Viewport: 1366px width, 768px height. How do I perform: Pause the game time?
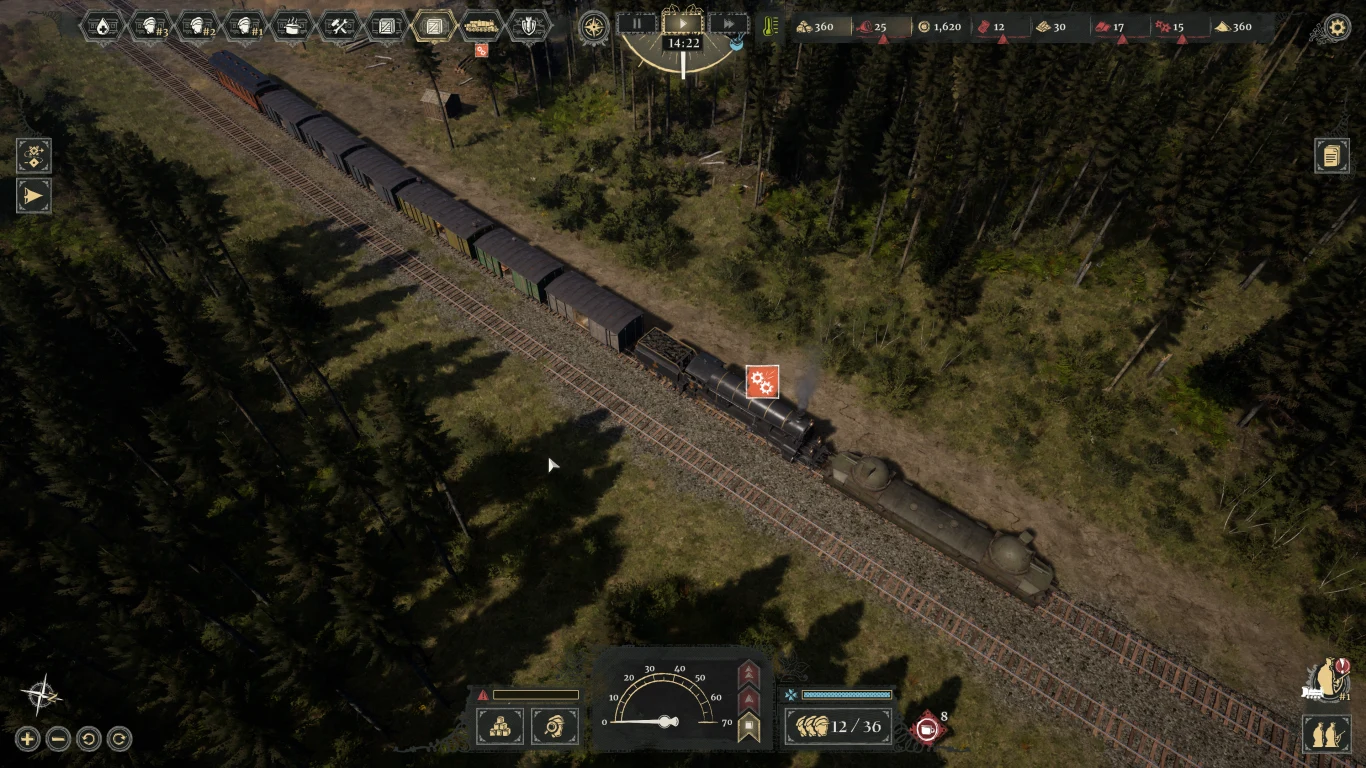[x=638, y=26]
